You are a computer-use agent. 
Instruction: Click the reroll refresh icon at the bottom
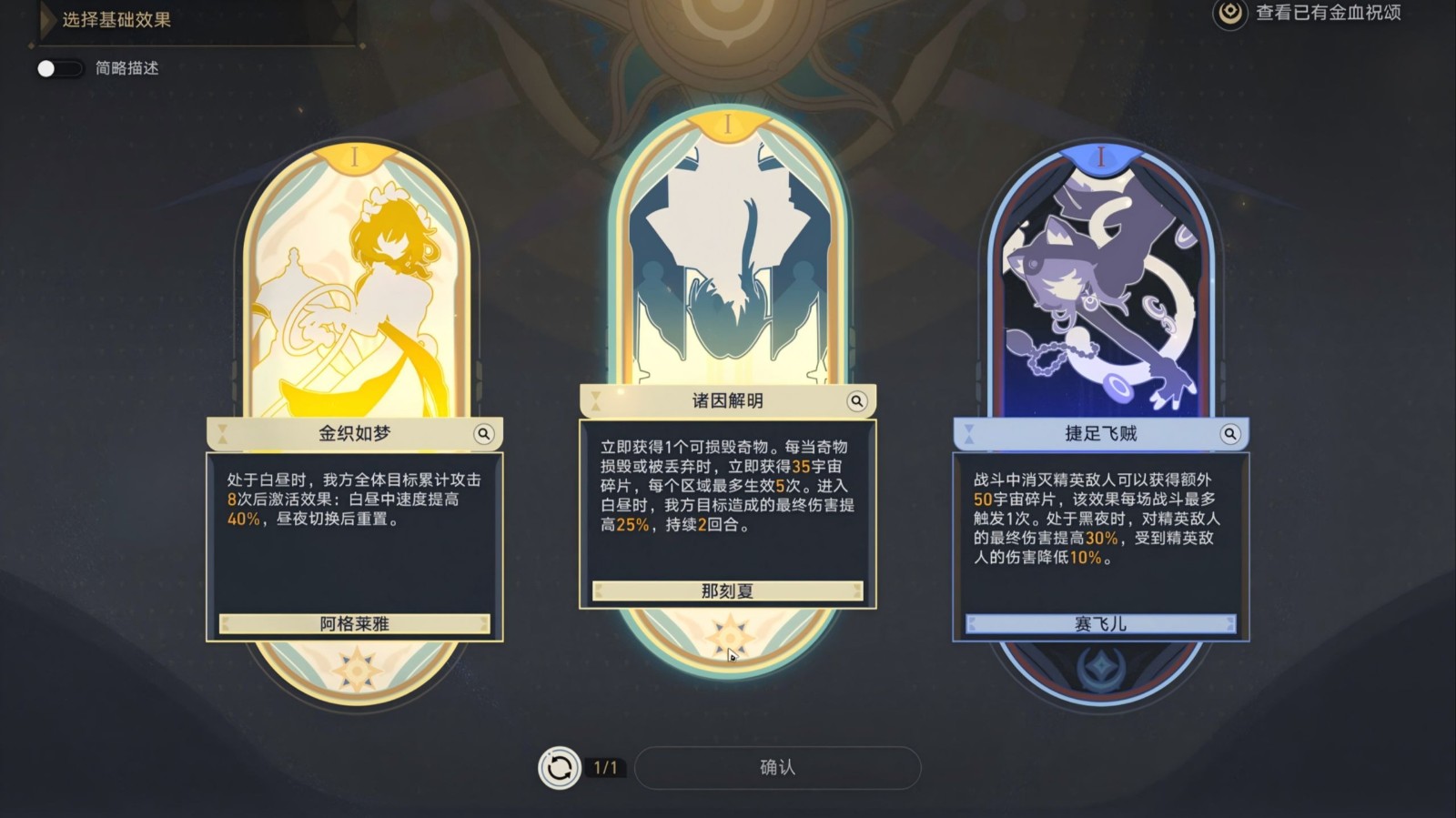click(x=558, y=767)
